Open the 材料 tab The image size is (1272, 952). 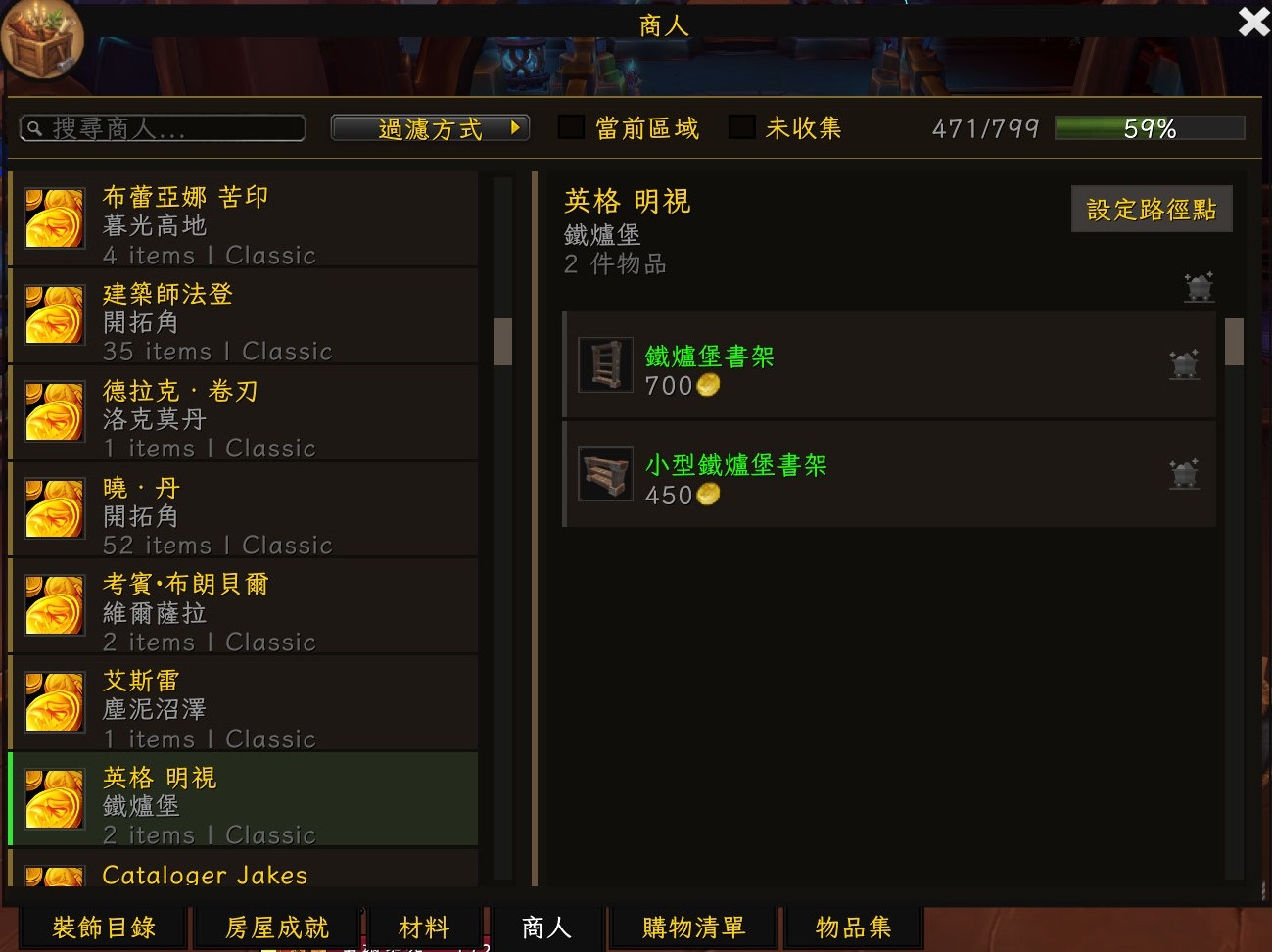click(424, 928)
